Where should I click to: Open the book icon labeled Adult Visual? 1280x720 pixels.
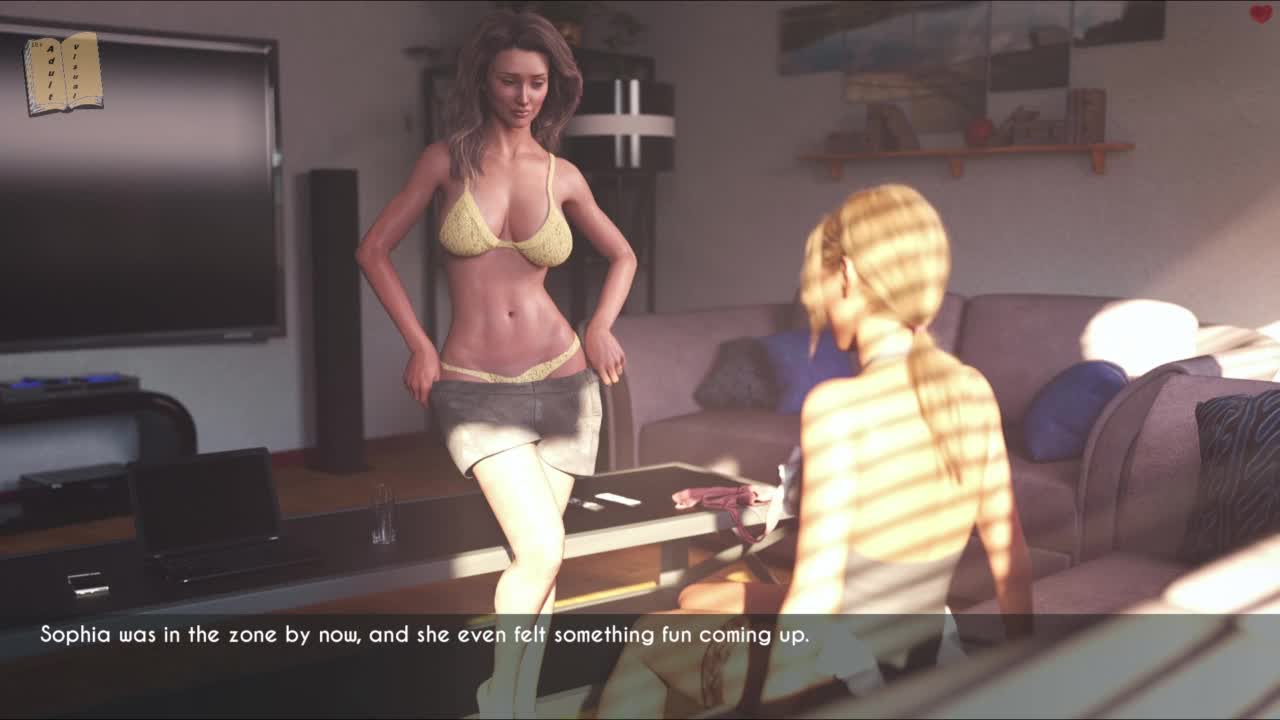coord(63,73)
